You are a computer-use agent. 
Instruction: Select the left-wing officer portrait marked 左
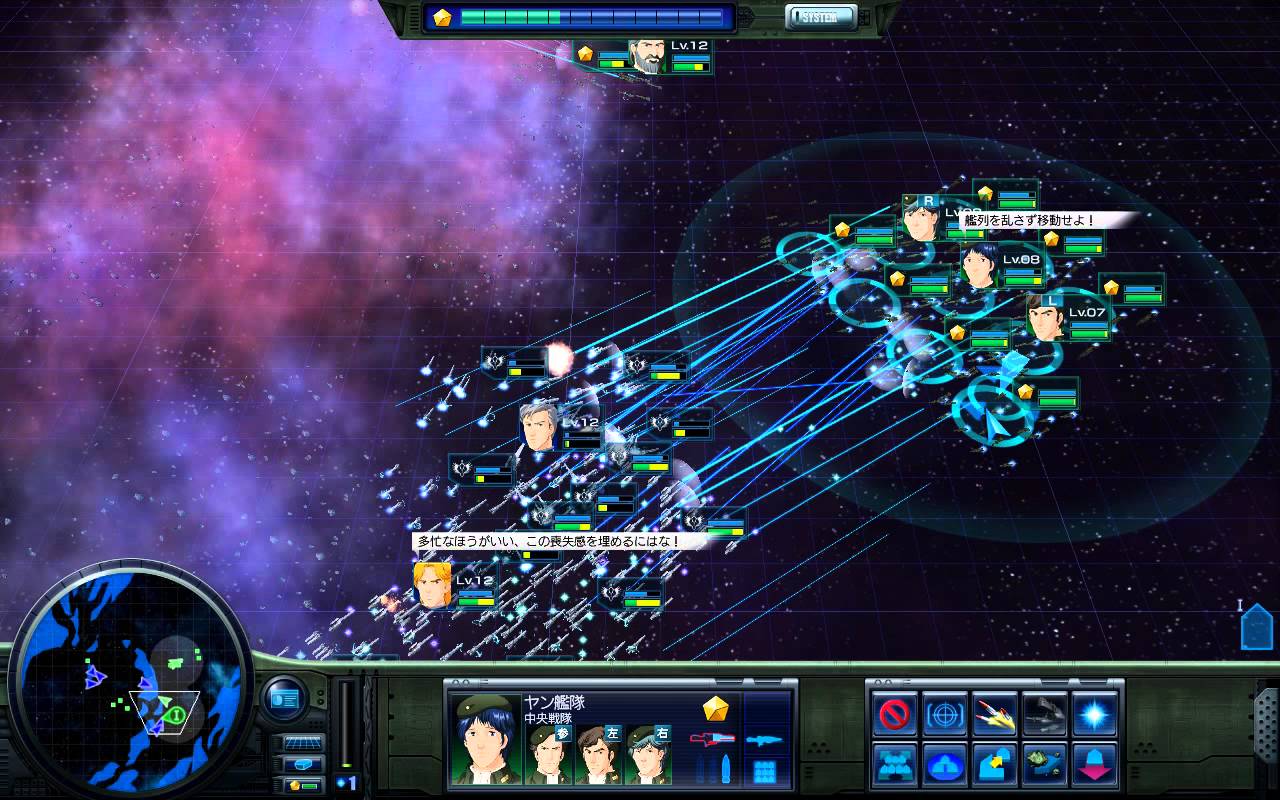598,754
